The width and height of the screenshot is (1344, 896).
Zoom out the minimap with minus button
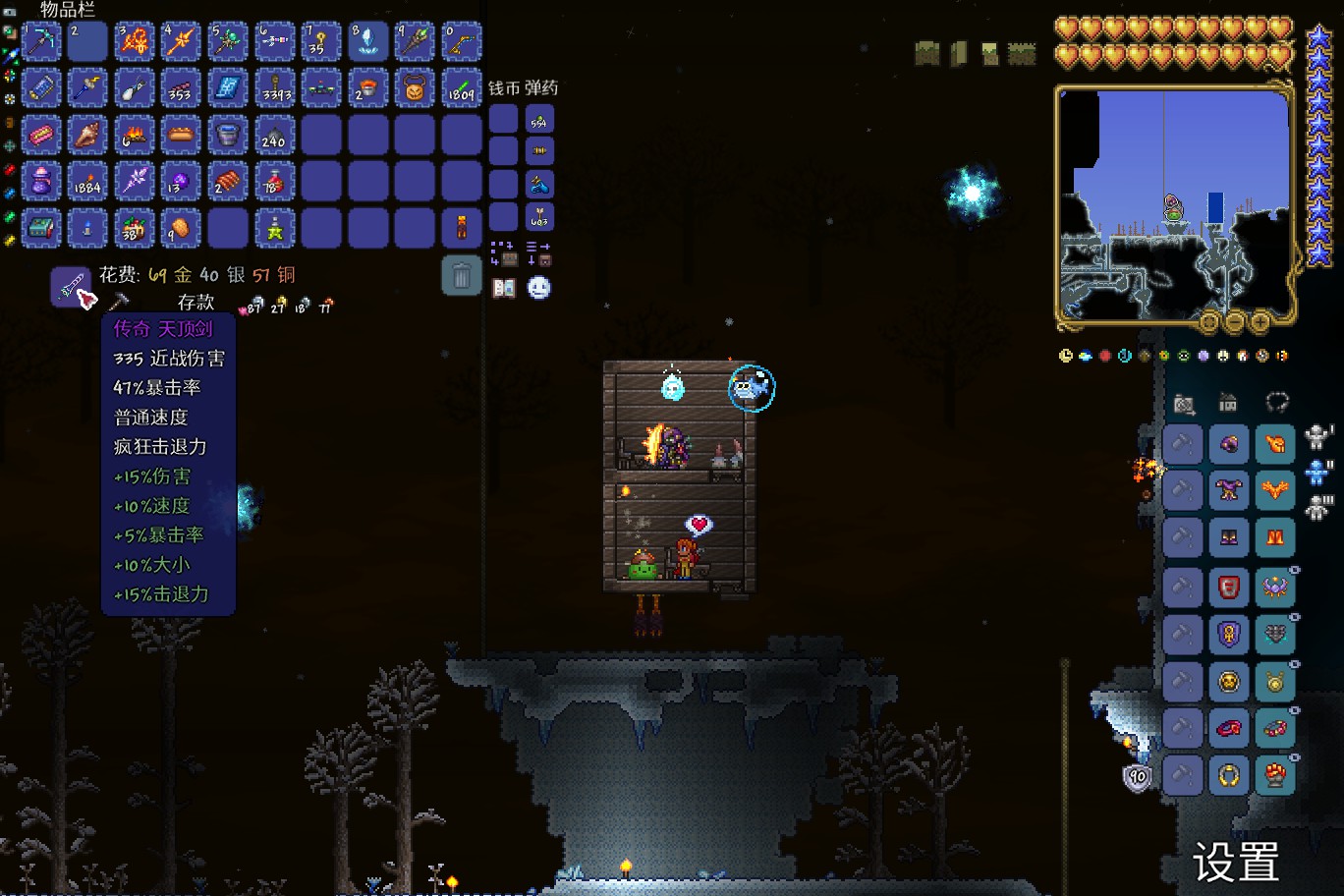1235,321
